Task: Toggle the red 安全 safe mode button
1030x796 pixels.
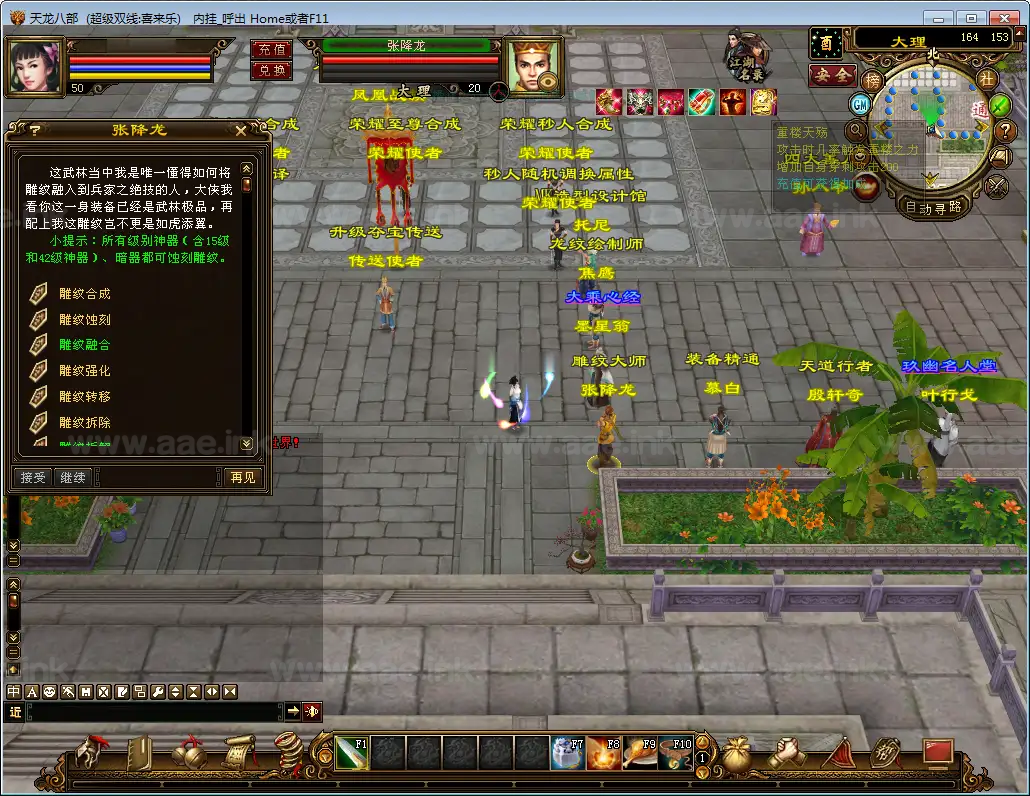Action: (x=831, y=75)
